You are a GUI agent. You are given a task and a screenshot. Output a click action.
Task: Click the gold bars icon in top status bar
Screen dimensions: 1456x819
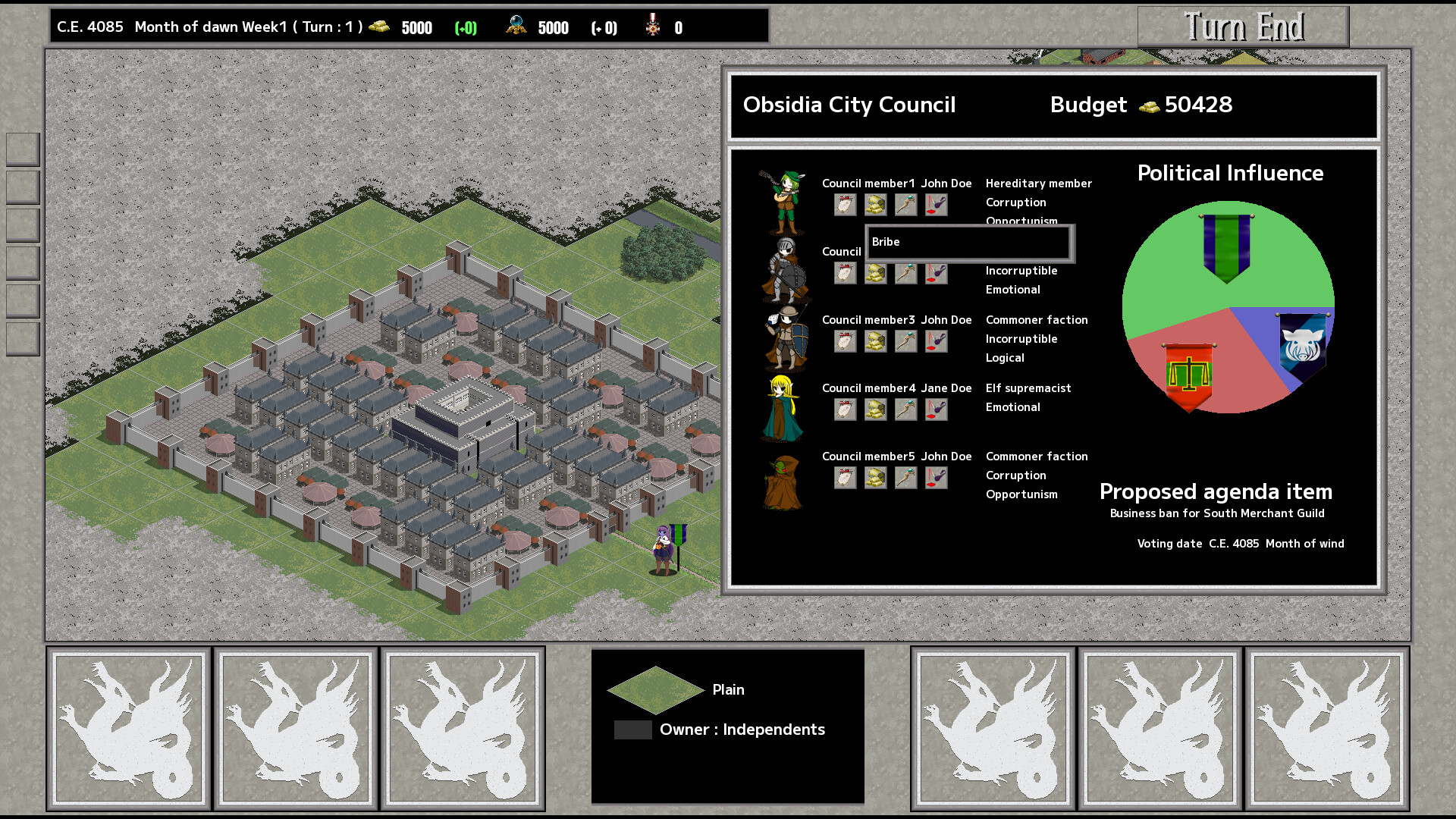(379, 27)
